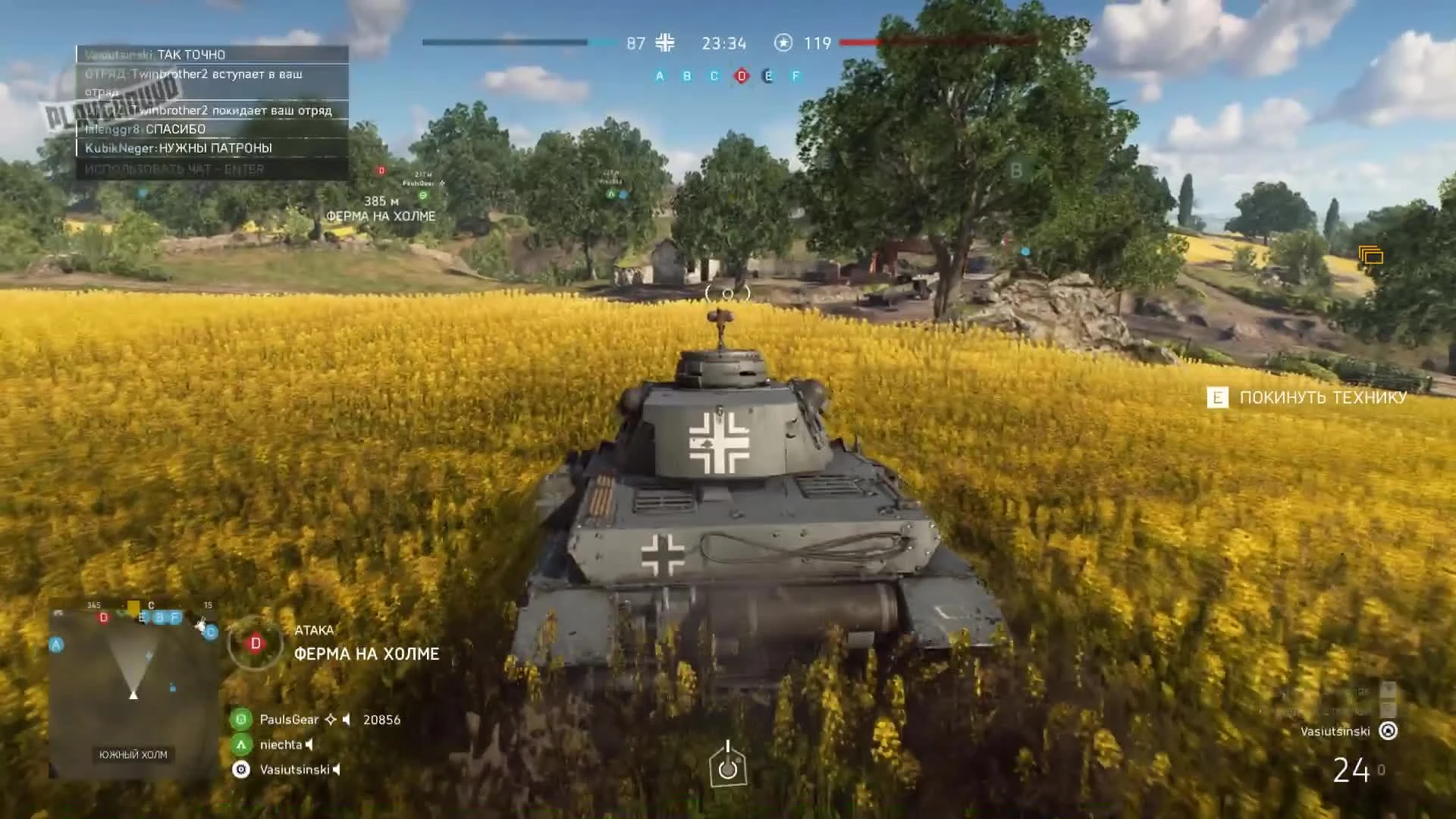Select objective flag B at top of screen
This screenshot has height=819, width=1456.
(686, 76)
